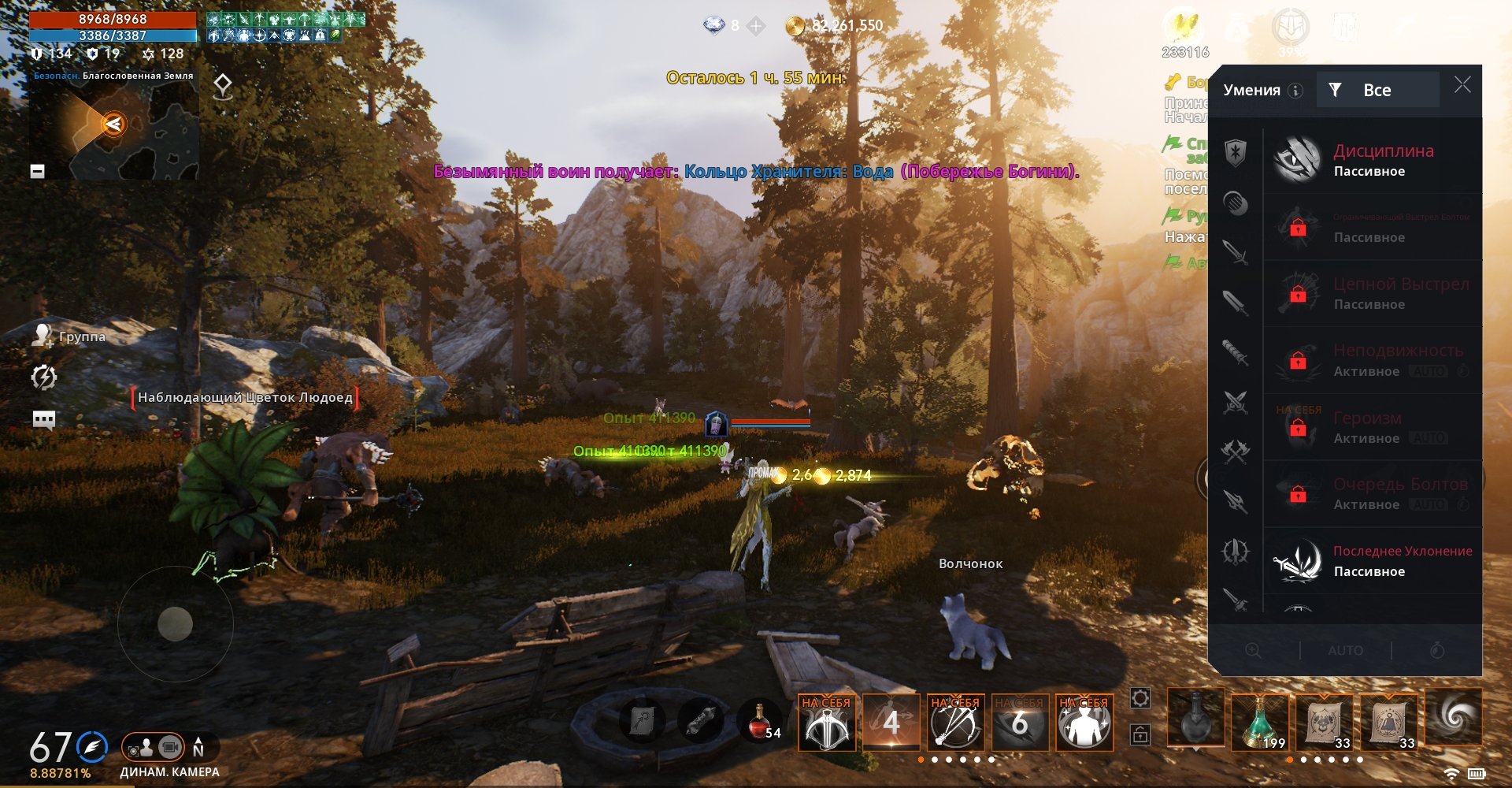Collapse the minimap with the minus button
This screenshot has width=1512, height=788.
37,171
